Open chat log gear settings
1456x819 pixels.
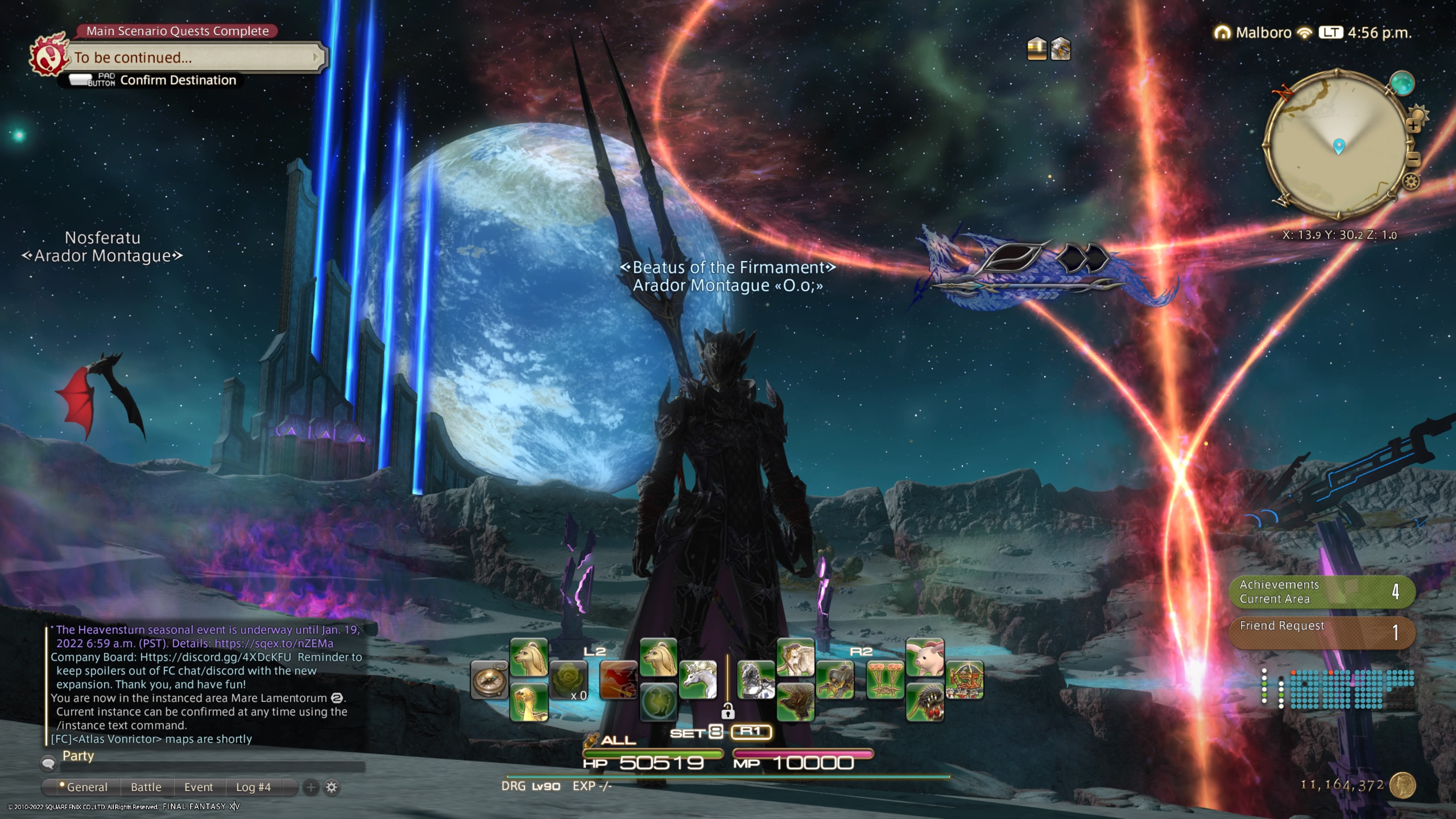click(x=332, y=787)
